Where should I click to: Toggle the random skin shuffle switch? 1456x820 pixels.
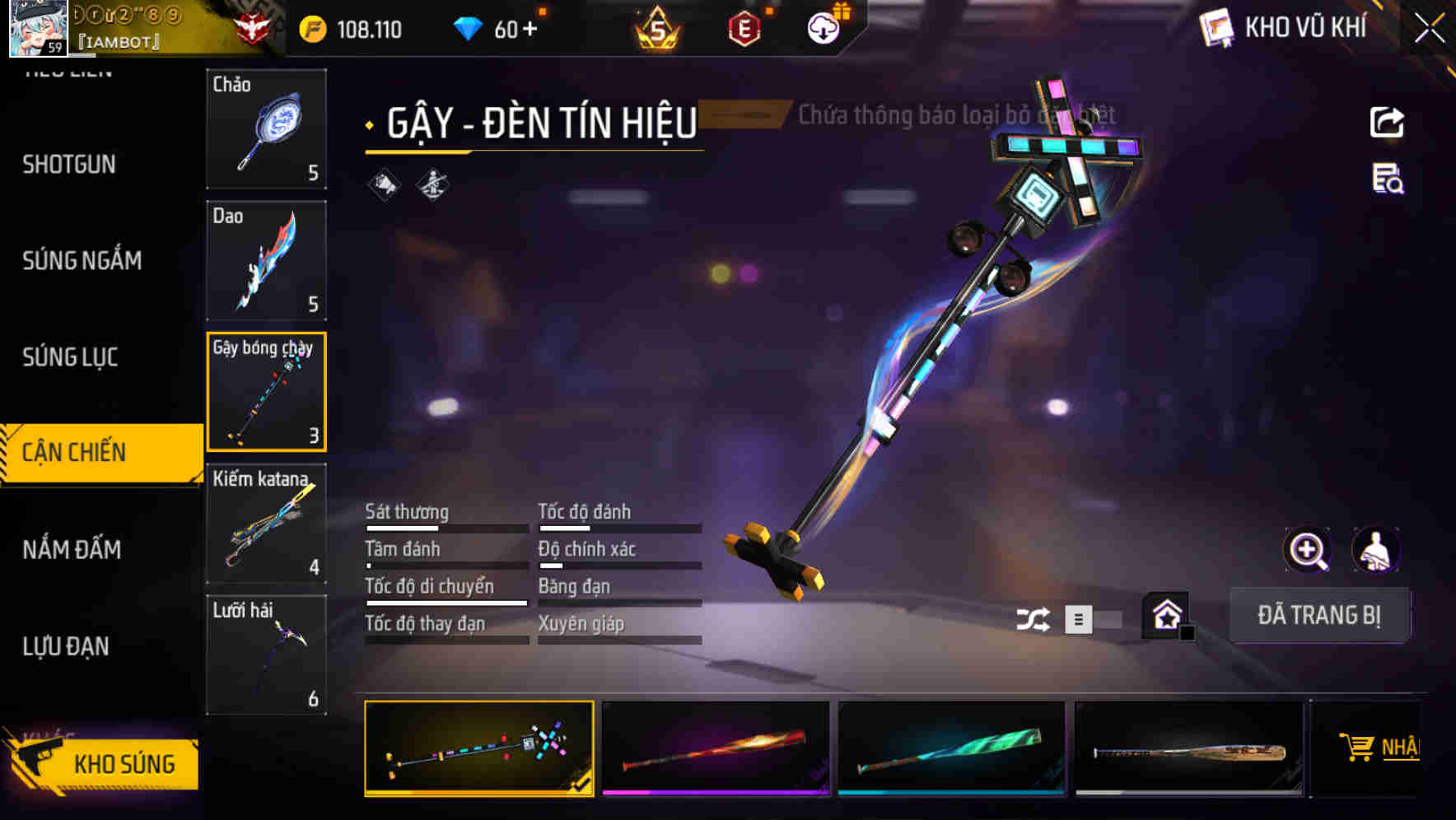[1091, 619]
